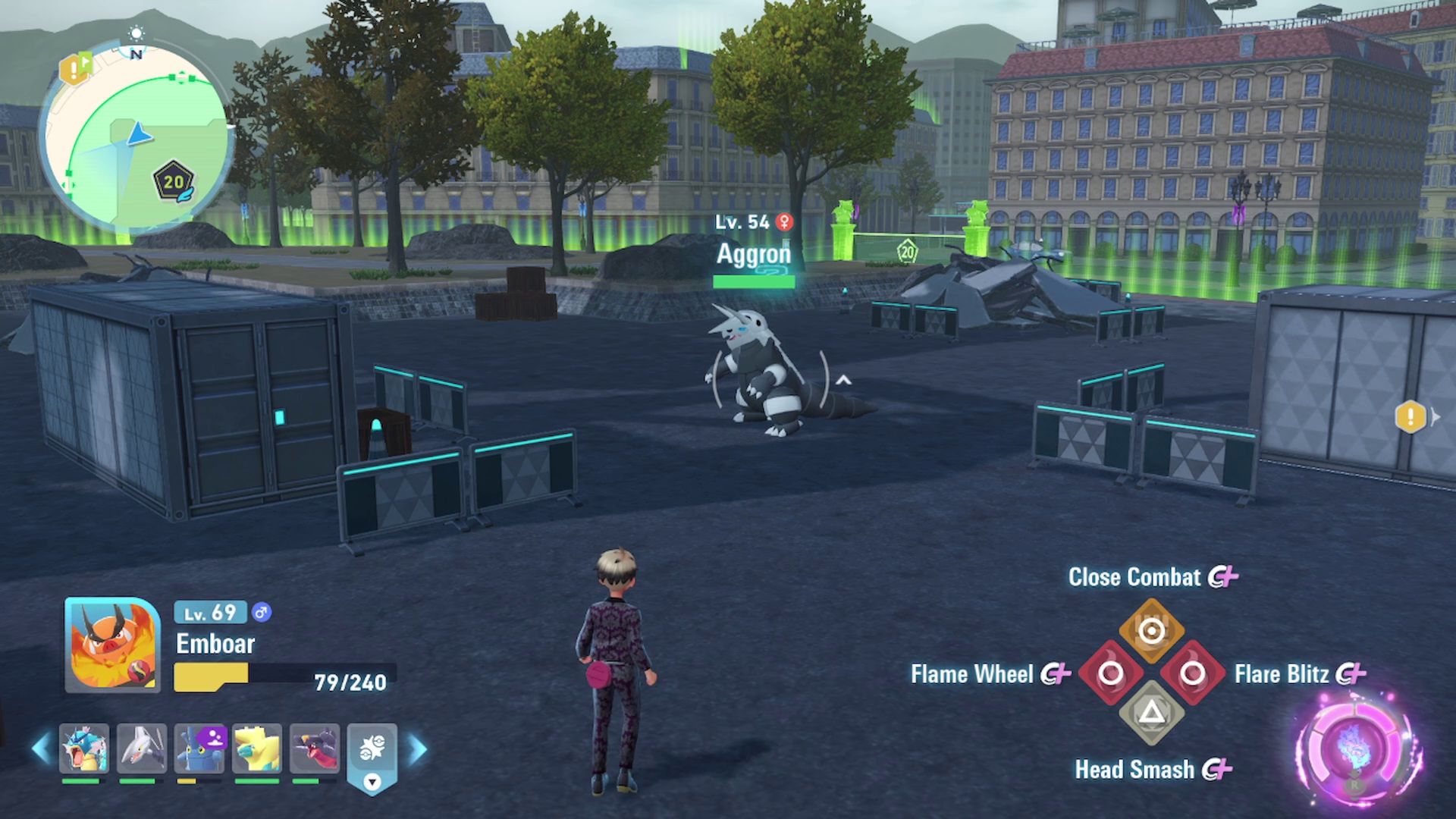Switch to the yellow Manectric party slot
This screenshot has width=1456, height=819.
point(257,748)
